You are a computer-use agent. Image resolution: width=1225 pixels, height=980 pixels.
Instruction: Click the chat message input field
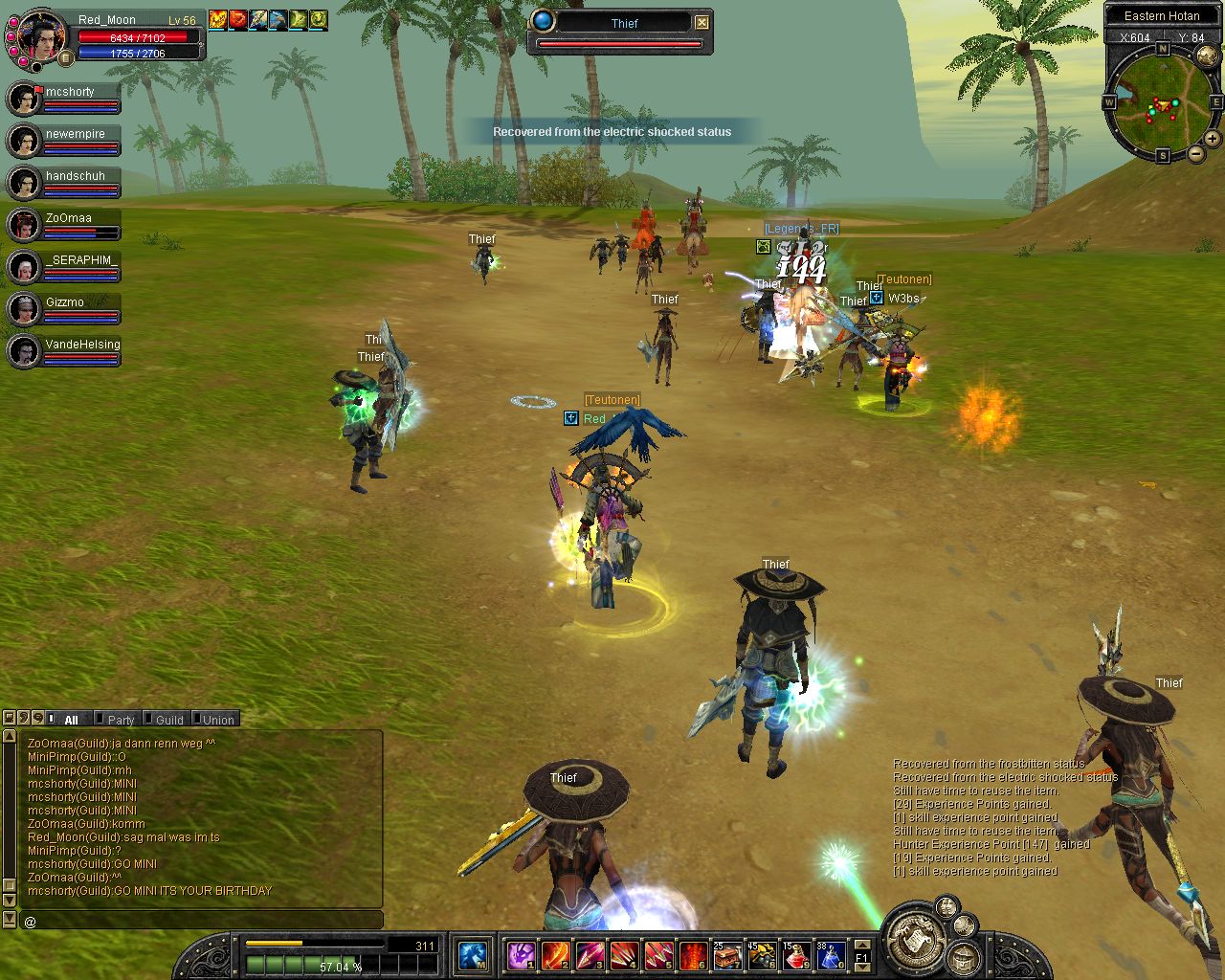(x=201, y=921)
